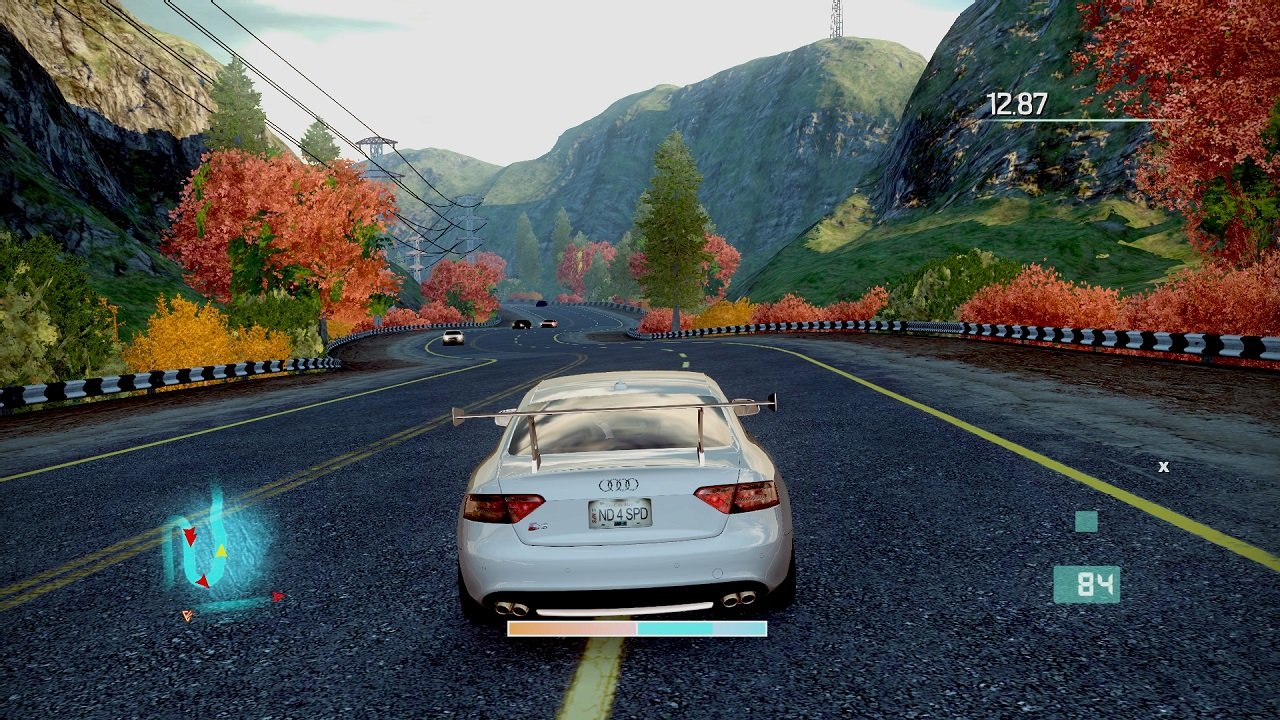Viewport: 1280px width, 720px height.
Task: Click the white X objective marker
Action: point(1163,465)
